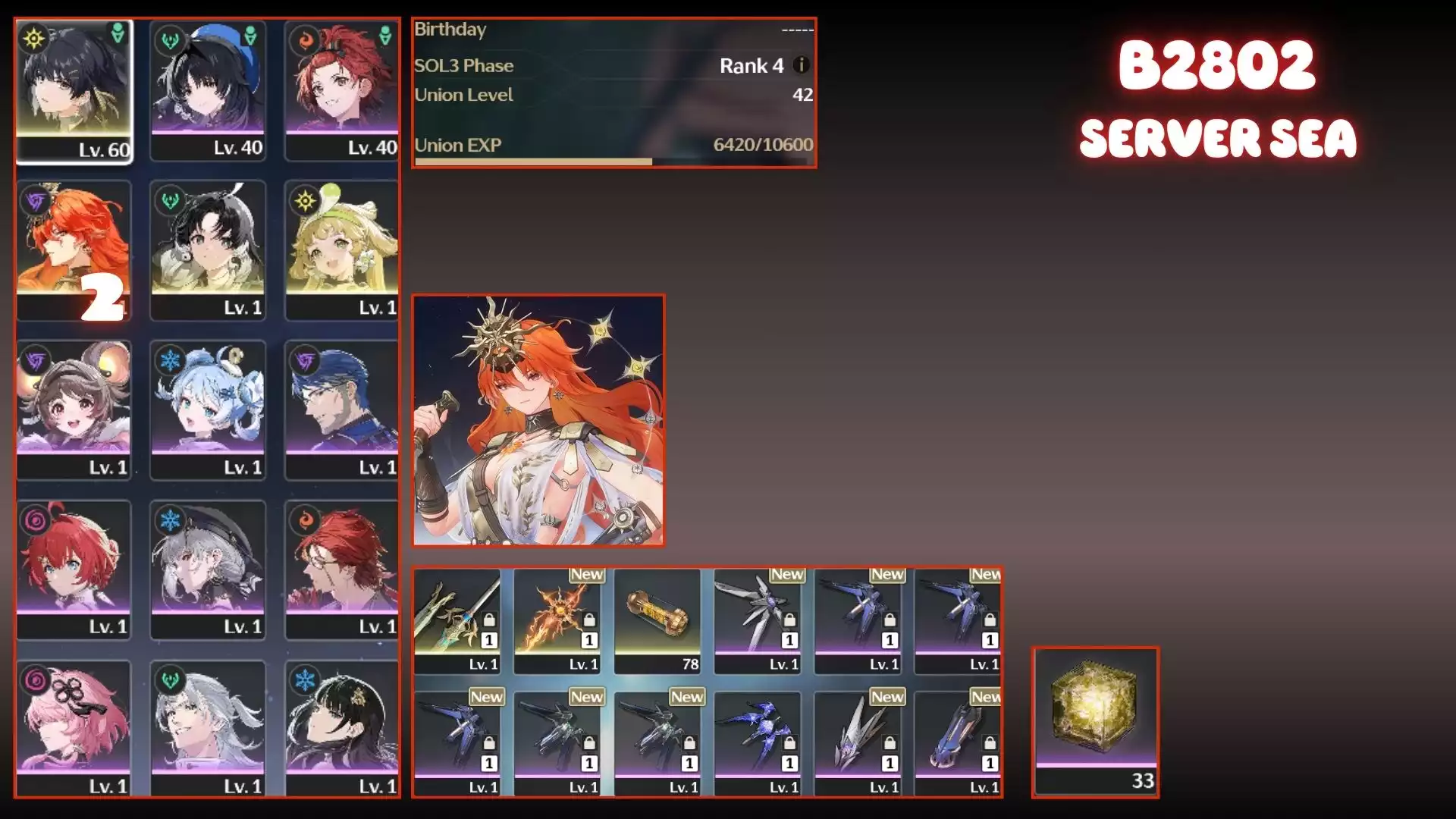1456x819 pixels.
Task: View the large orange-haired character portrait
Action: coord(538,420)
